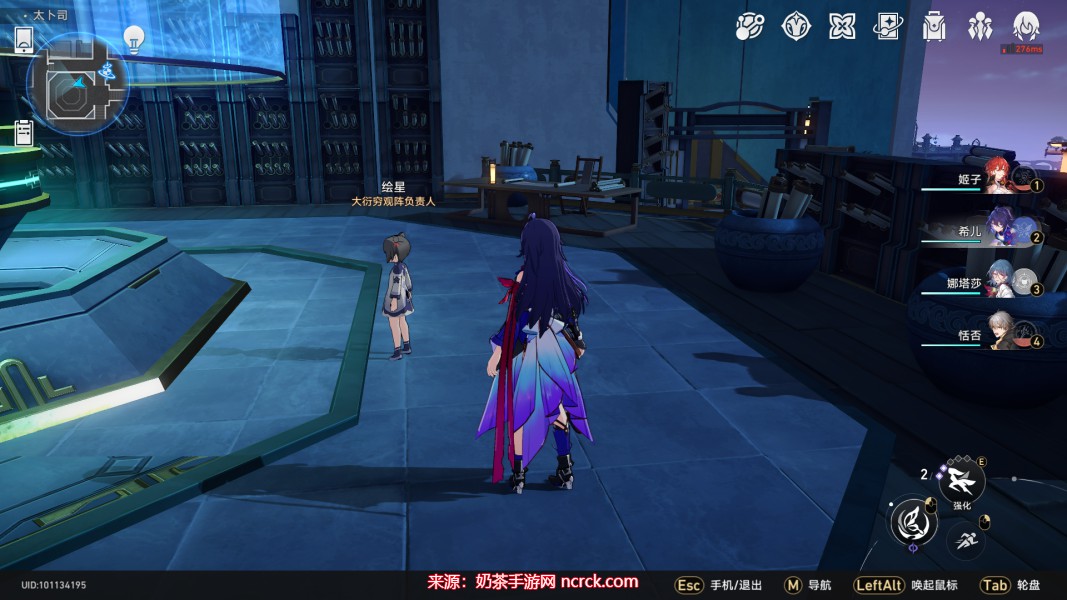Open the phone menu icon

pyautogui.click(x=24, y=39)
